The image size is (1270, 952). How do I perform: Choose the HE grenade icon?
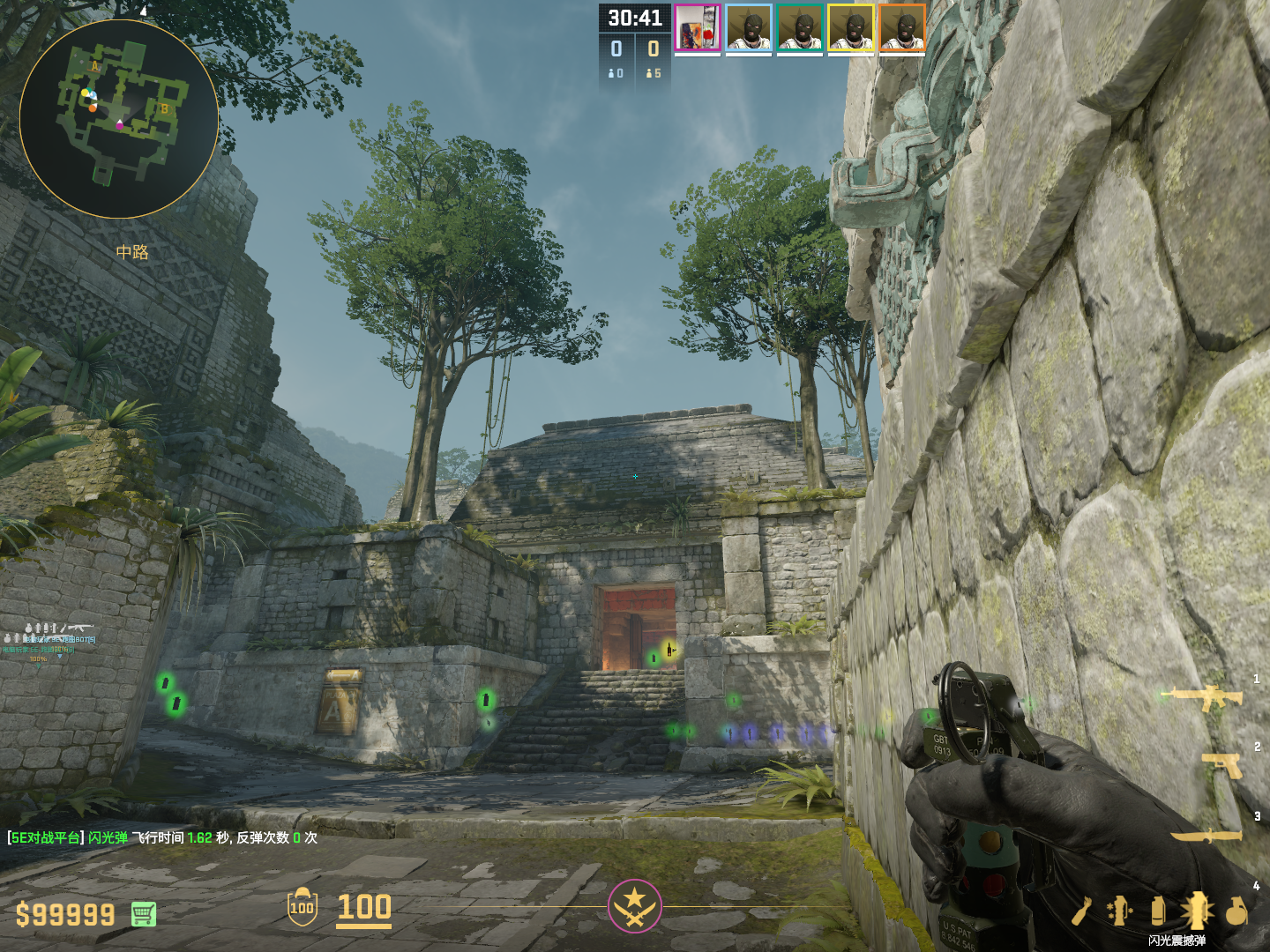(x=1236, y=911)
